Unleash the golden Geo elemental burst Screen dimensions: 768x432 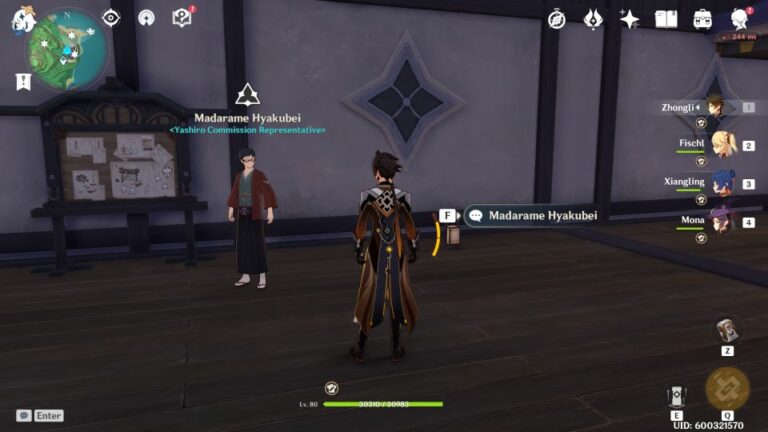point(727,389)
